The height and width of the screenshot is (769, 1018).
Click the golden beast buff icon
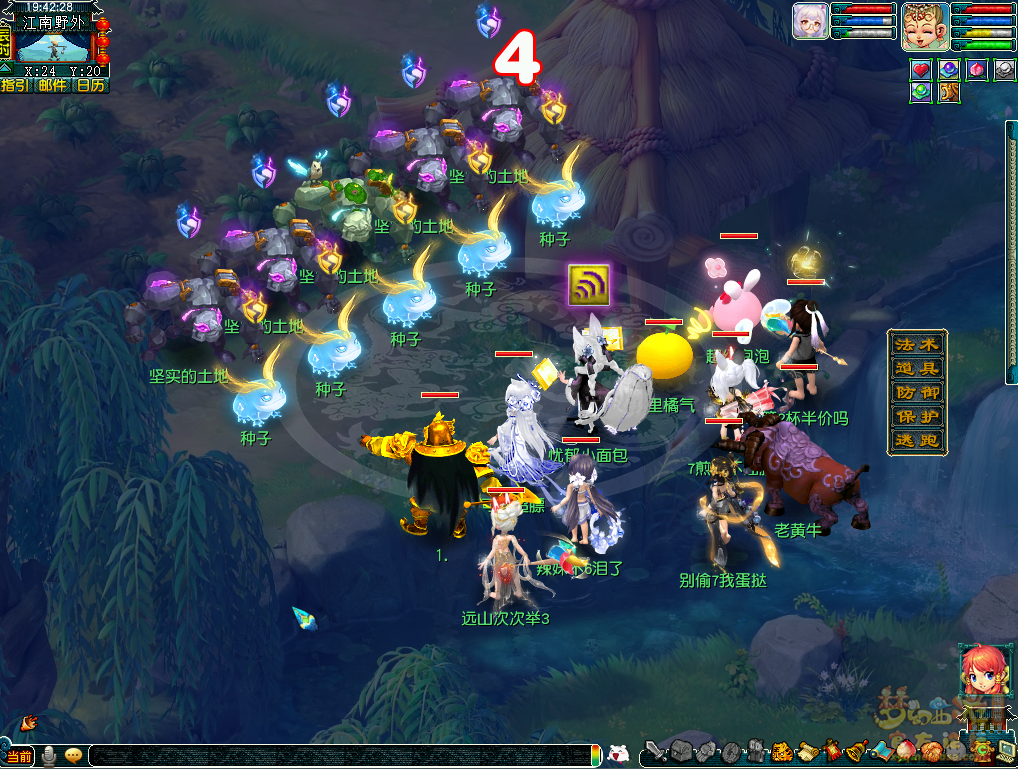949,92
